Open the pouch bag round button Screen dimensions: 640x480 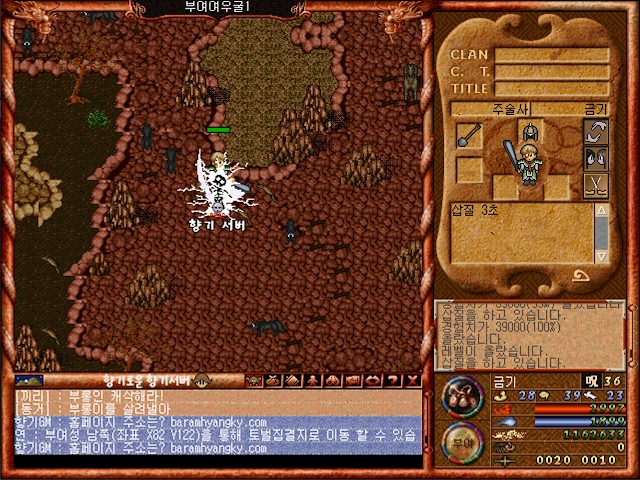[x=463, y=395]
